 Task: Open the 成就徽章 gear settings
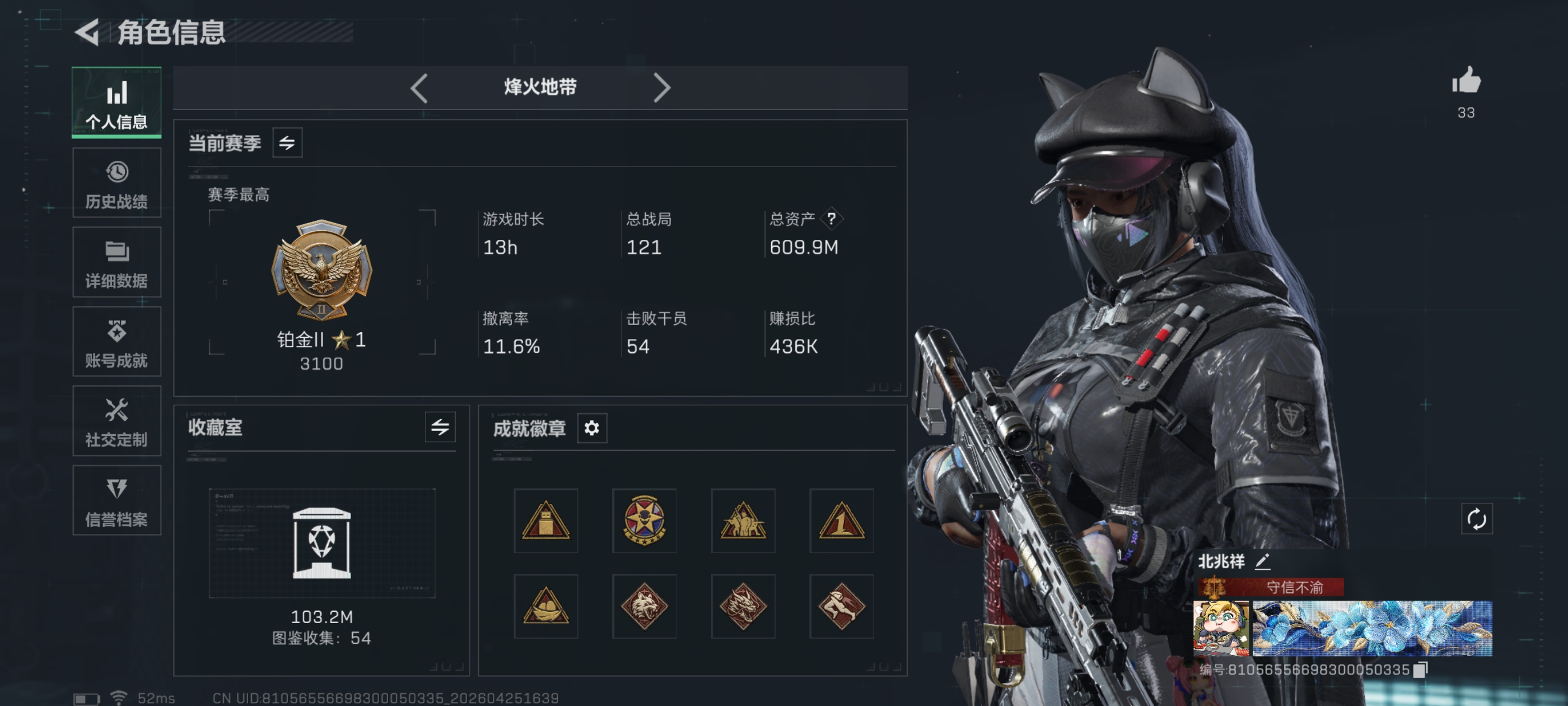[592, 428]
